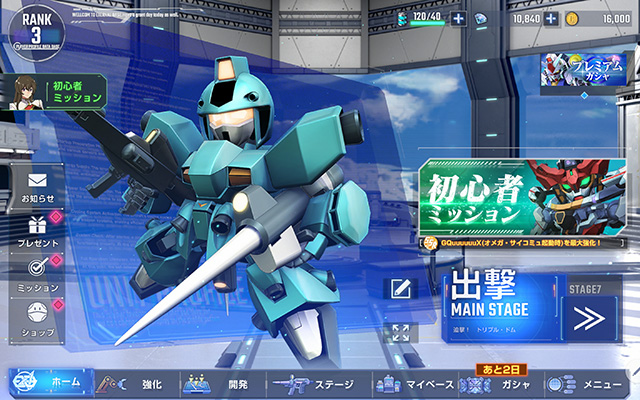Add stamina with the plus button

(x=458, y=19)
